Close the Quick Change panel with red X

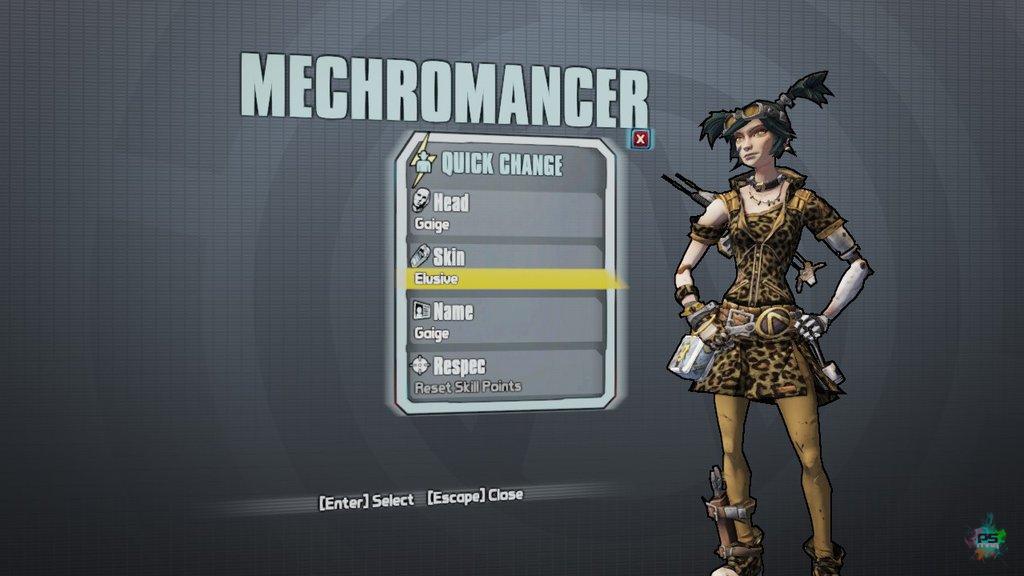coord(641,139)
